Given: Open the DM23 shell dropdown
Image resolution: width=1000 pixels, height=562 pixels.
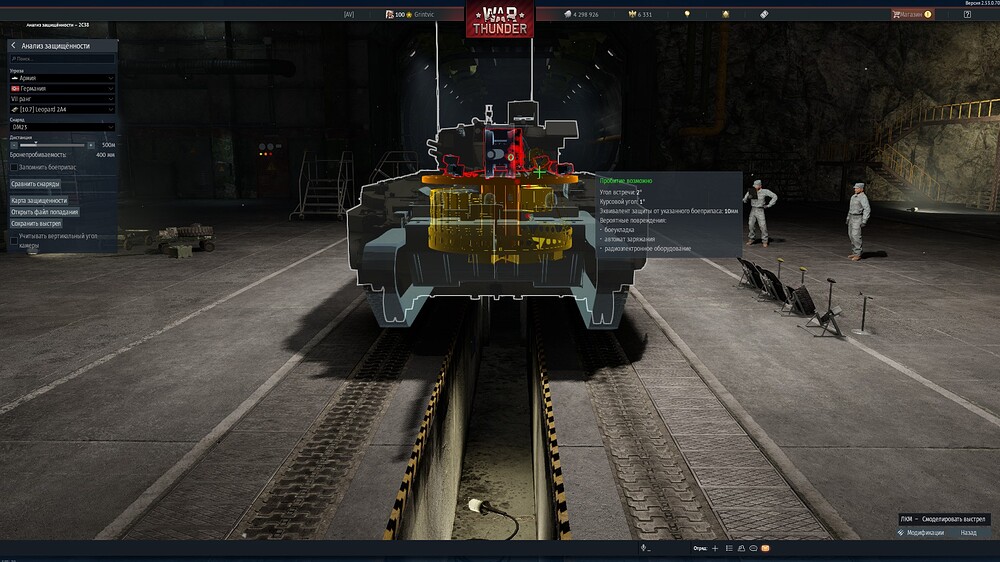Looking at the screenshot, I should coord(62,127).
